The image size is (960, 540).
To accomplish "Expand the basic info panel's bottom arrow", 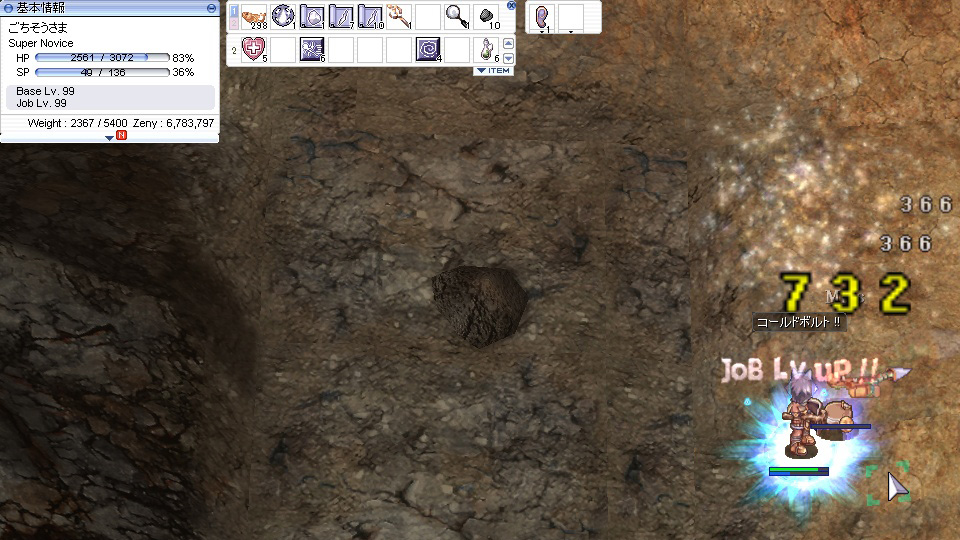I will (x=110, y=137).
